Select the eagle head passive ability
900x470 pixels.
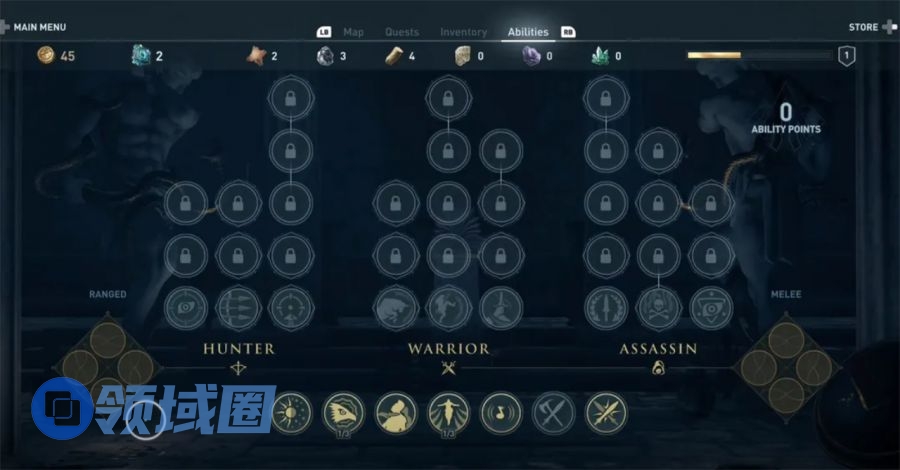point(344,412)
